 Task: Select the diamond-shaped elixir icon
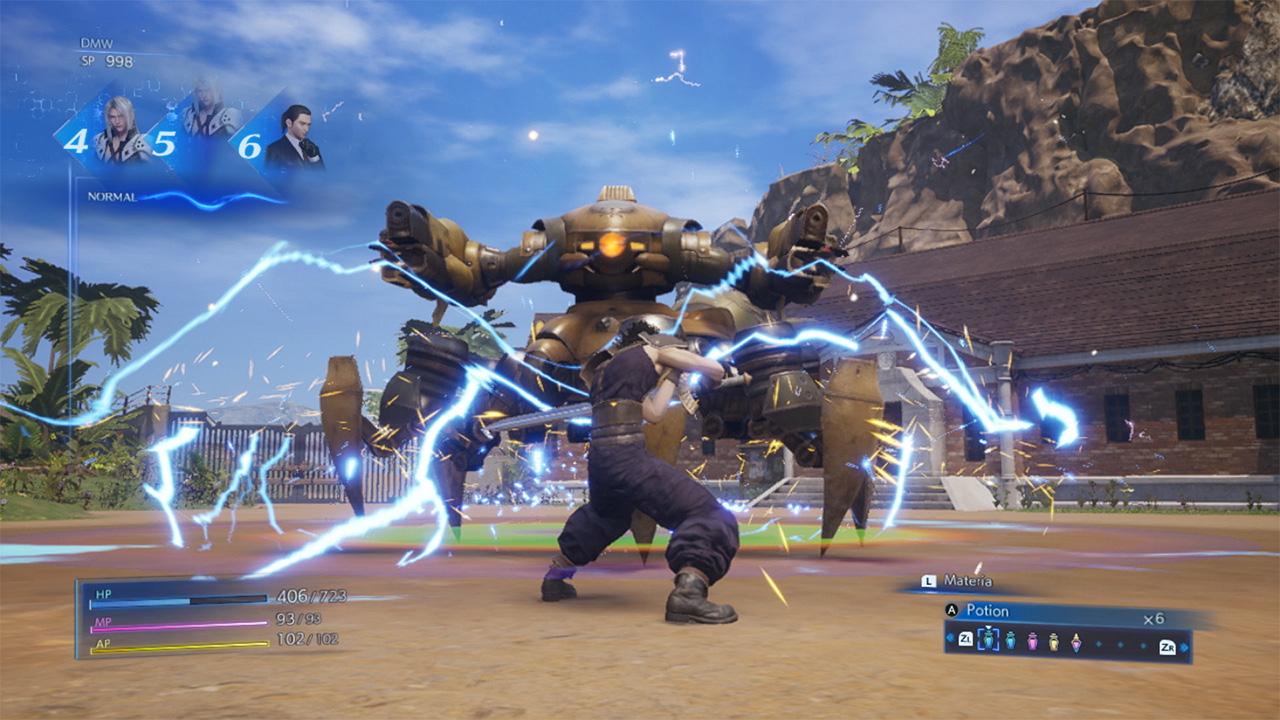point(1076,641)
